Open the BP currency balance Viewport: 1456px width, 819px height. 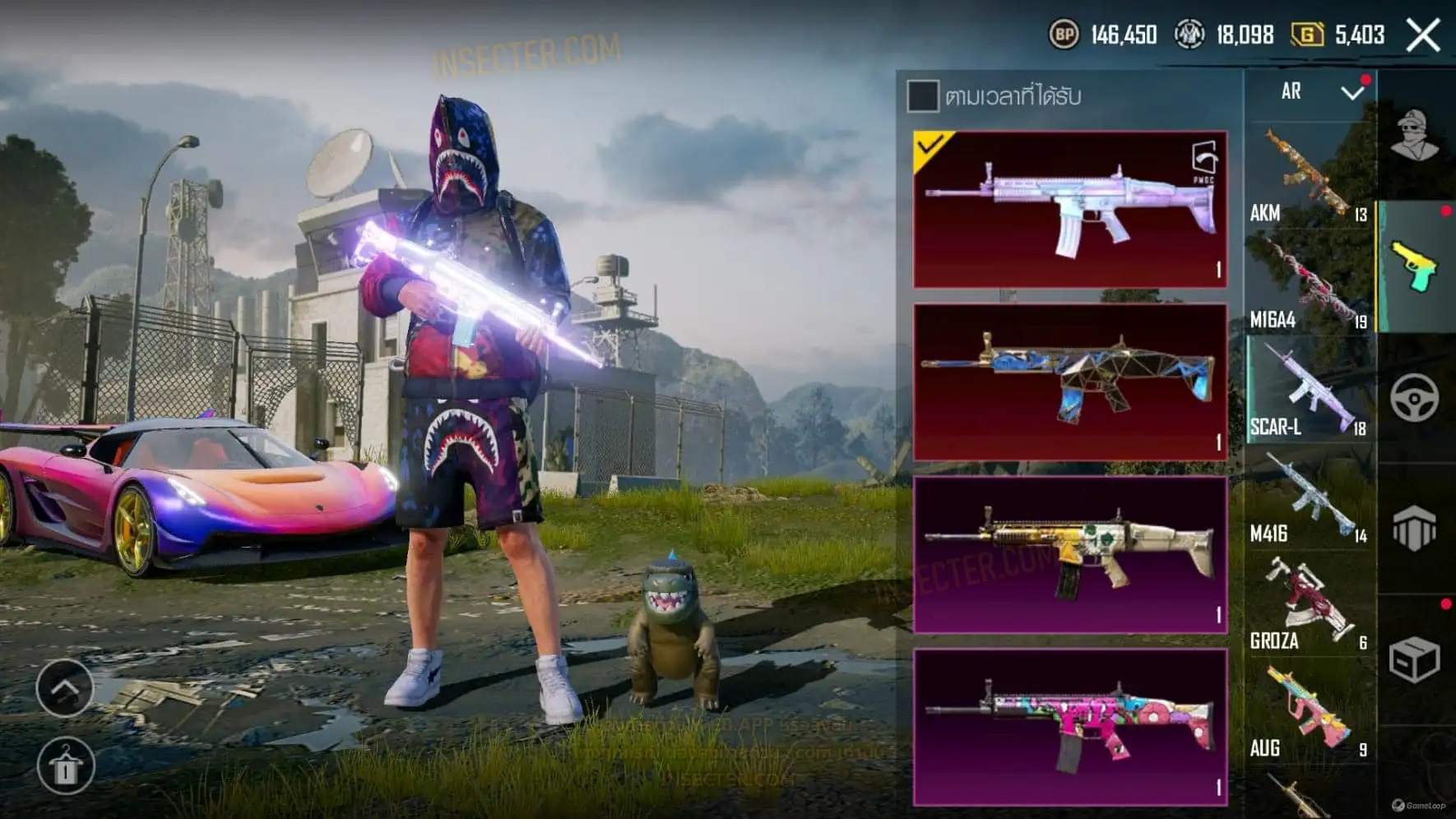(1103, 35)
